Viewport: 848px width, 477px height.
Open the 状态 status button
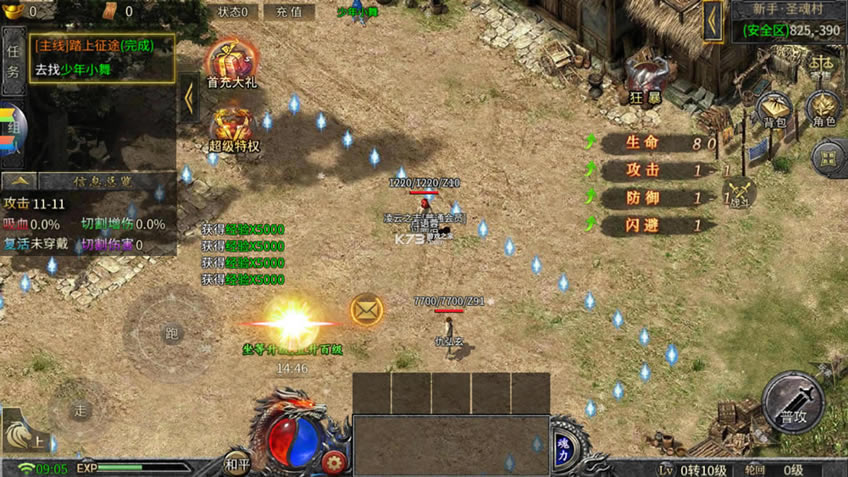[x=236, y=12]
